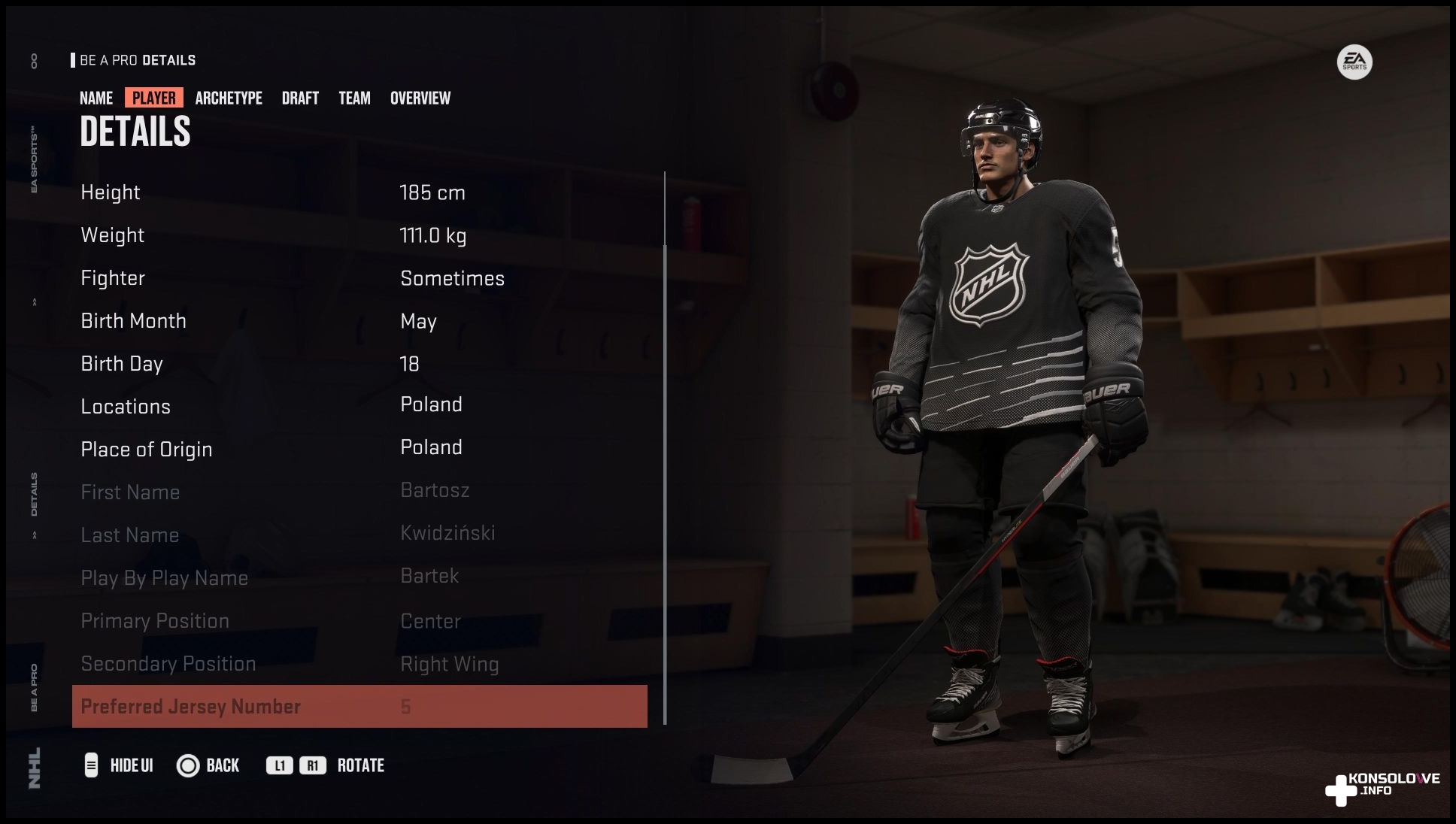Click the Primary Position row
This screenshot has height=824, width=1456.
(x=359, y=621)
